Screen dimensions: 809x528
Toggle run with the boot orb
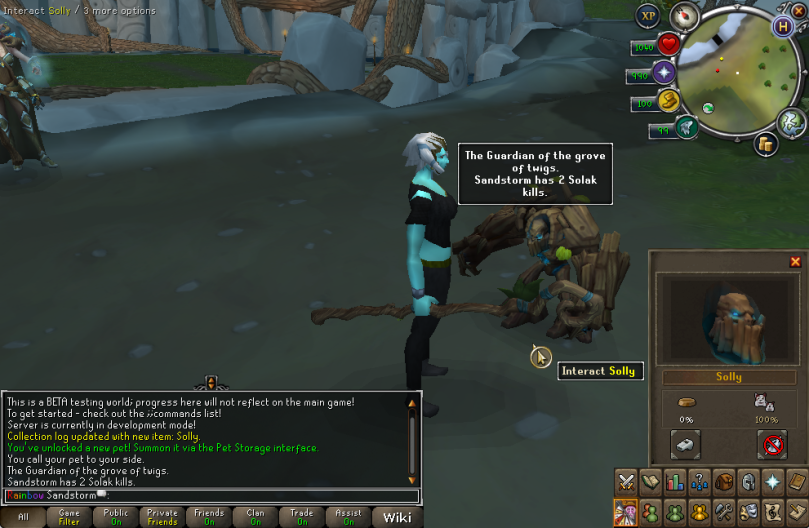pos(669,100)
